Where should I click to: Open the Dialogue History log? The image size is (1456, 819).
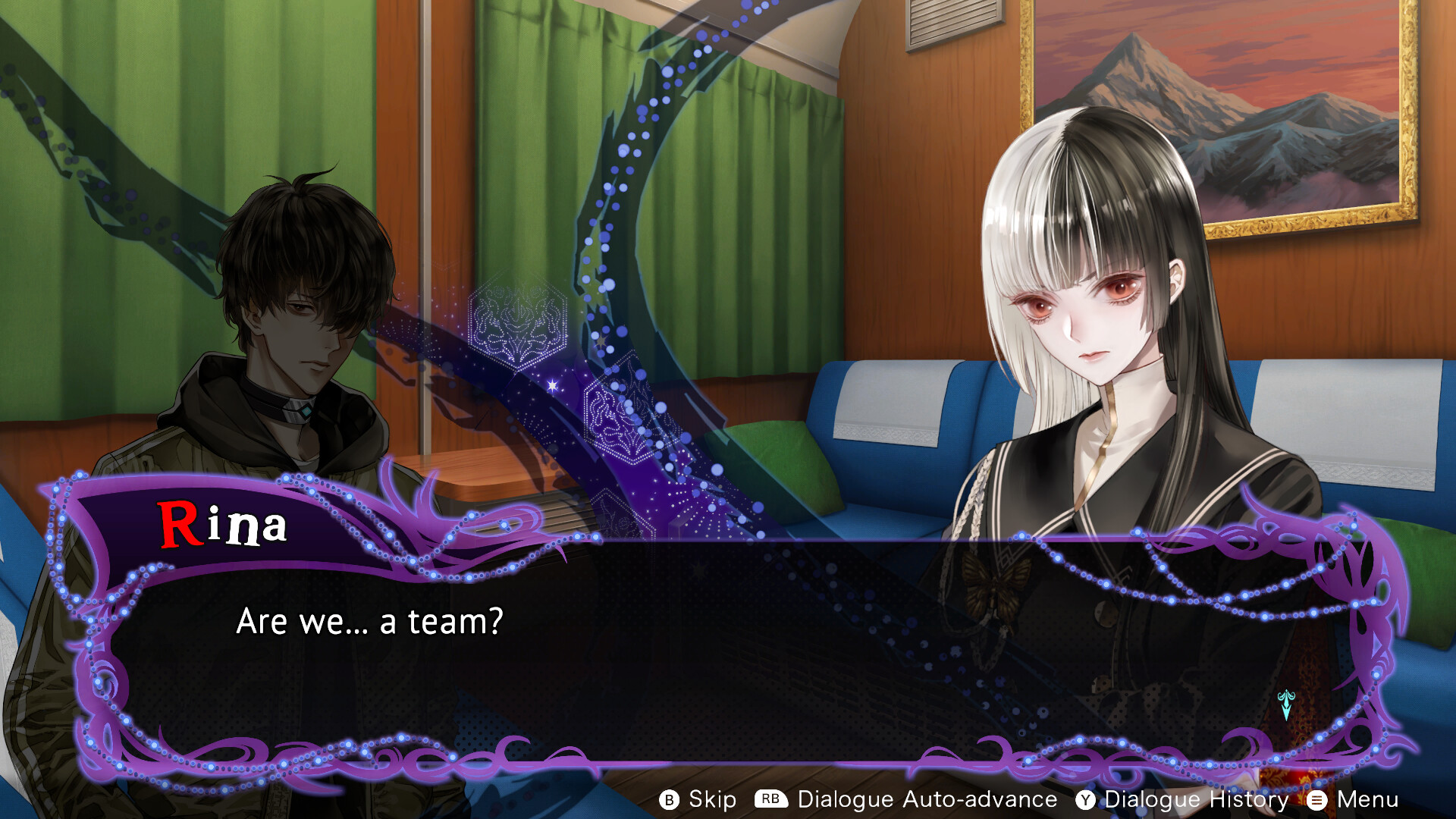(1183, 799)
